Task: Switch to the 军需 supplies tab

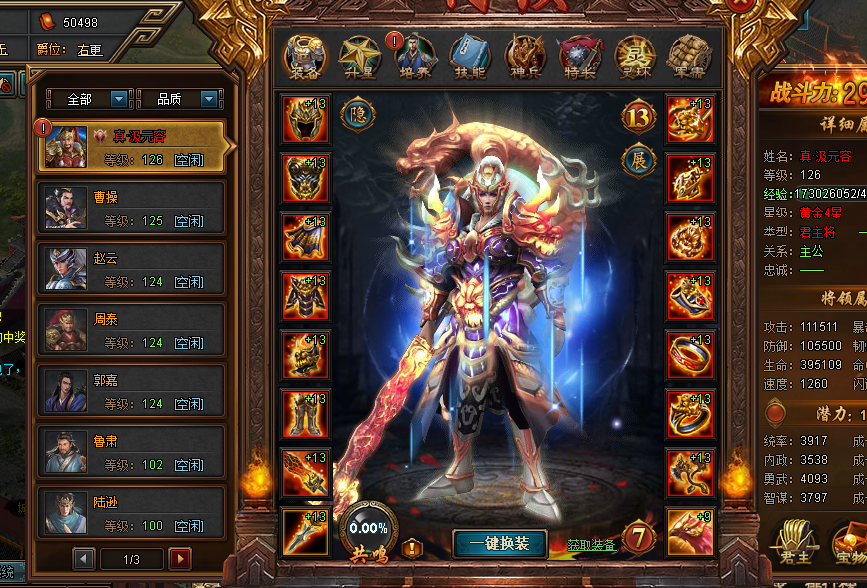Action: [687, 56]
